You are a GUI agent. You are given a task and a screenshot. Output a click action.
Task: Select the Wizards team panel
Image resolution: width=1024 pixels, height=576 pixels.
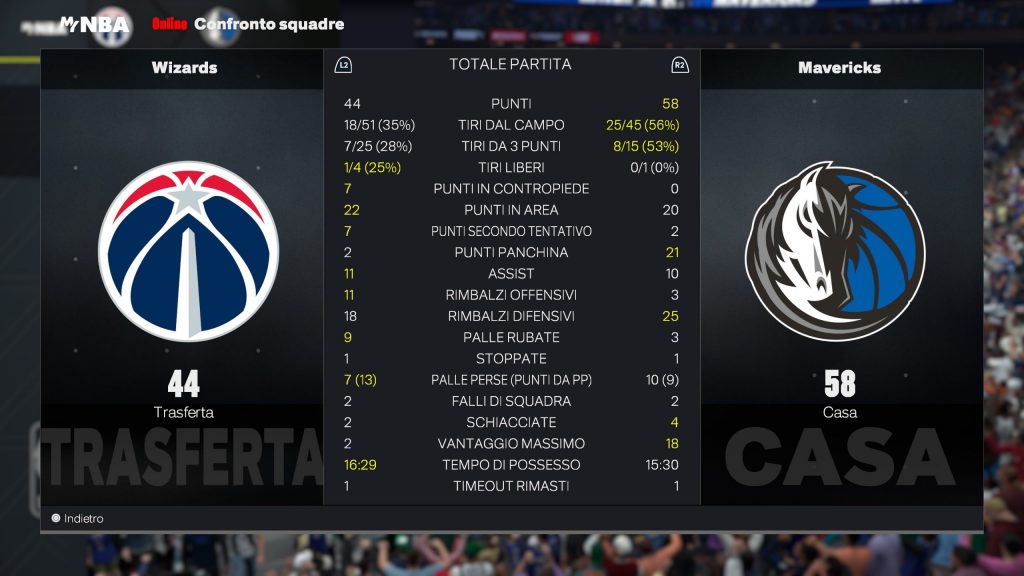[184, 270]
